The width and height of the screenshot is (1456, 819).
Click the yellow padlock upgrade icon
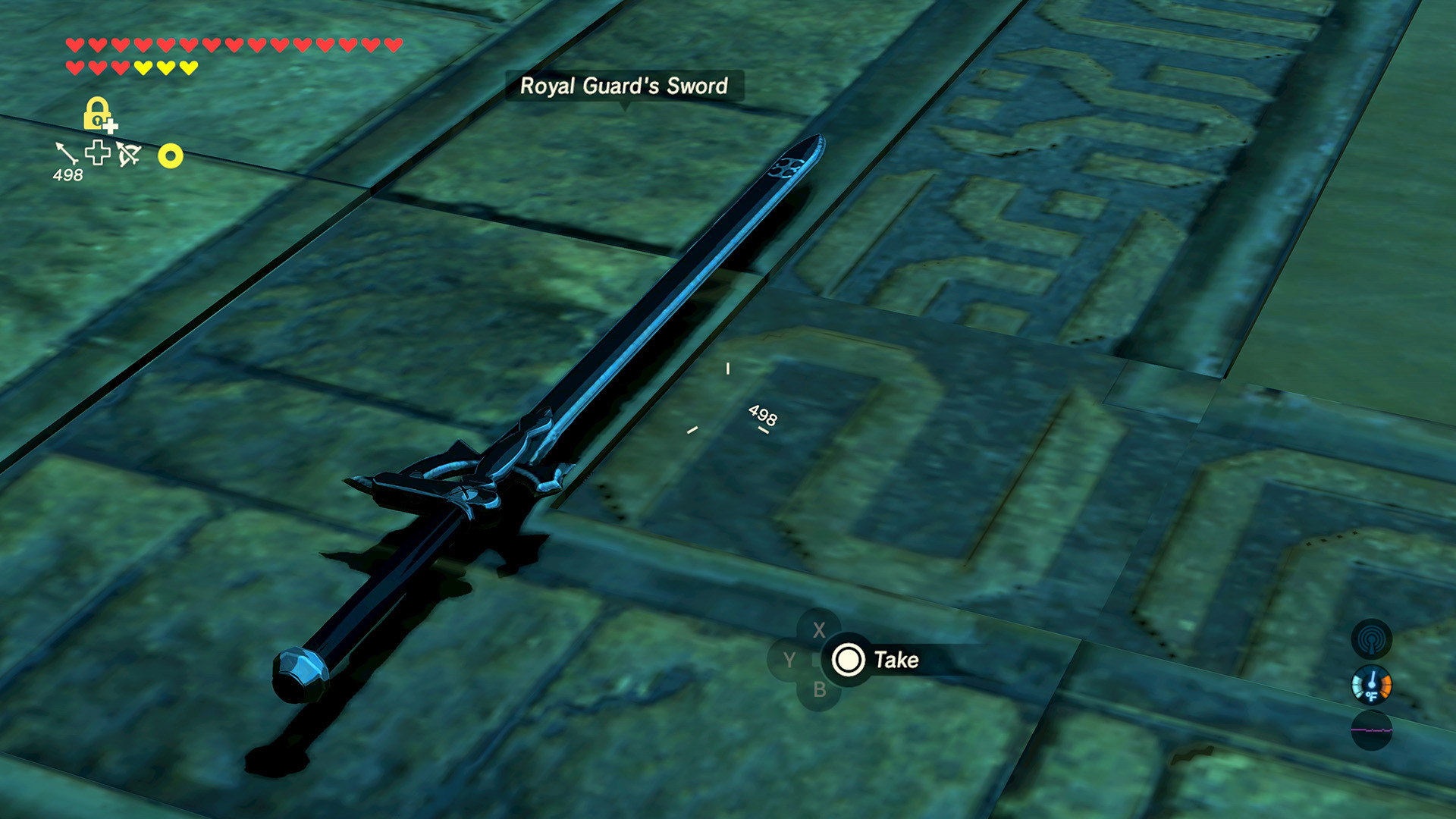(96, 113)
